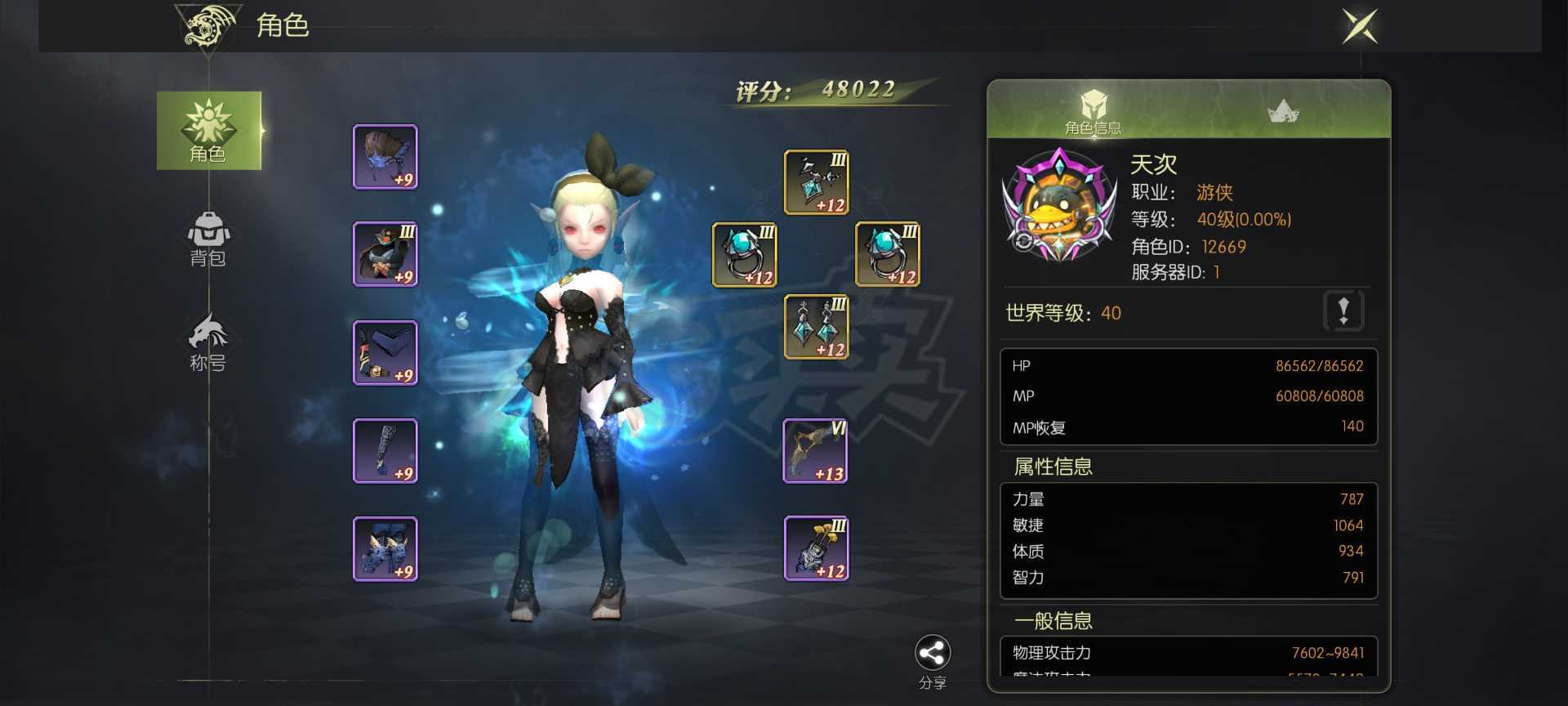Select the +13 grade VI weapon slot

[814, 450]
